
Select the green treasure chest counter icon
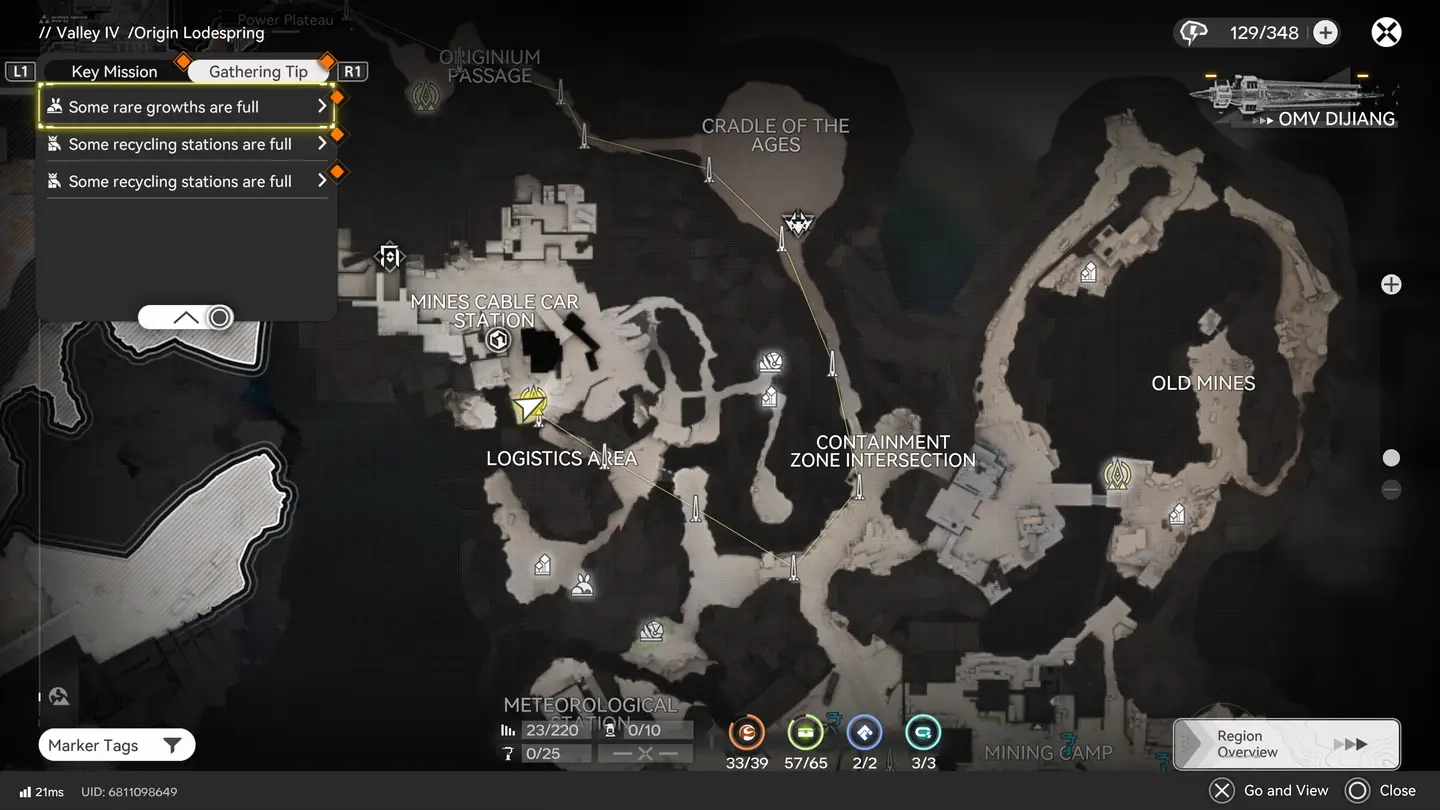(x=805, y=734)
